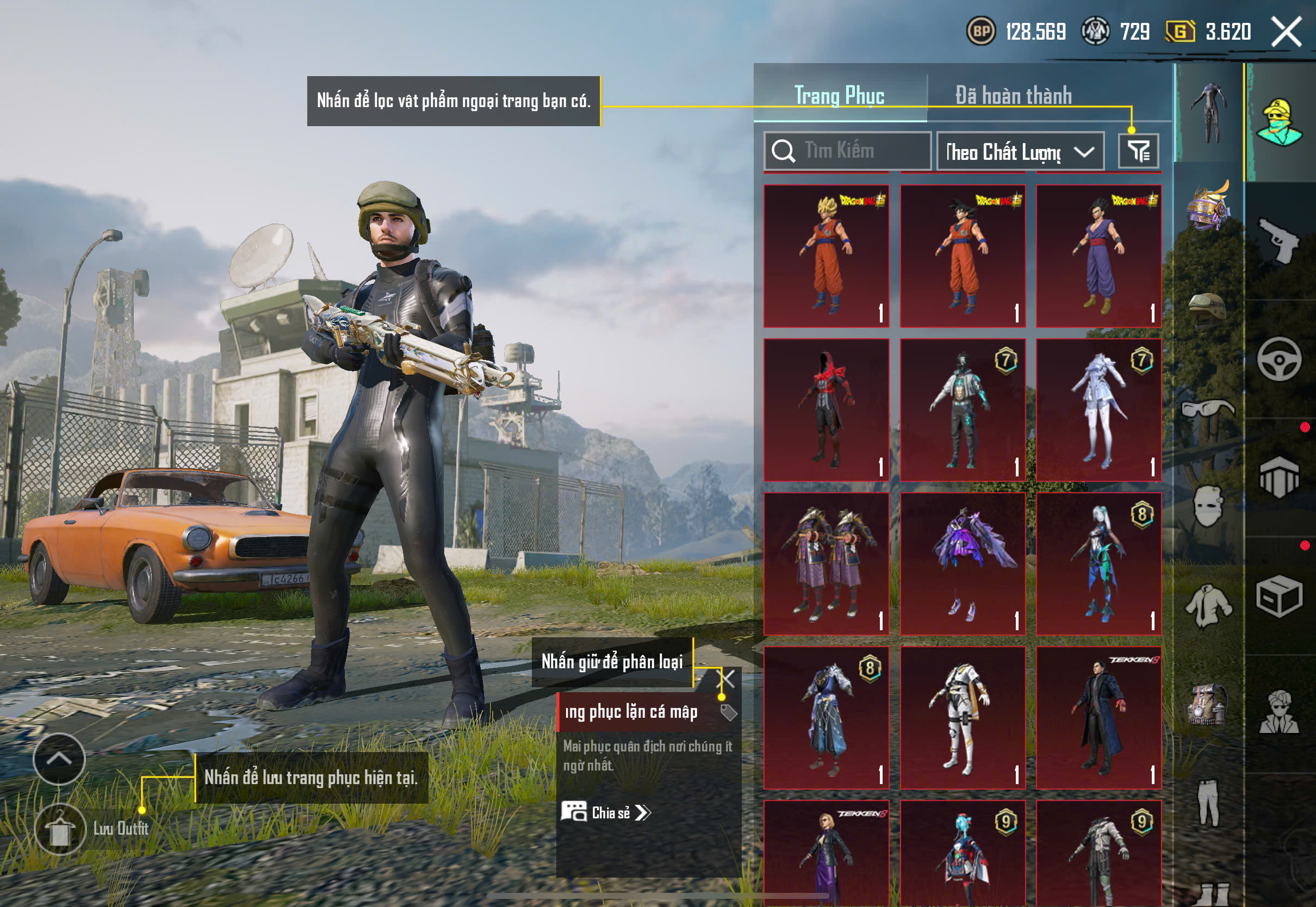Close the wardrobe screen with the X
The height and width of the screenshot is (907, 1316).
pos(1287,31)
